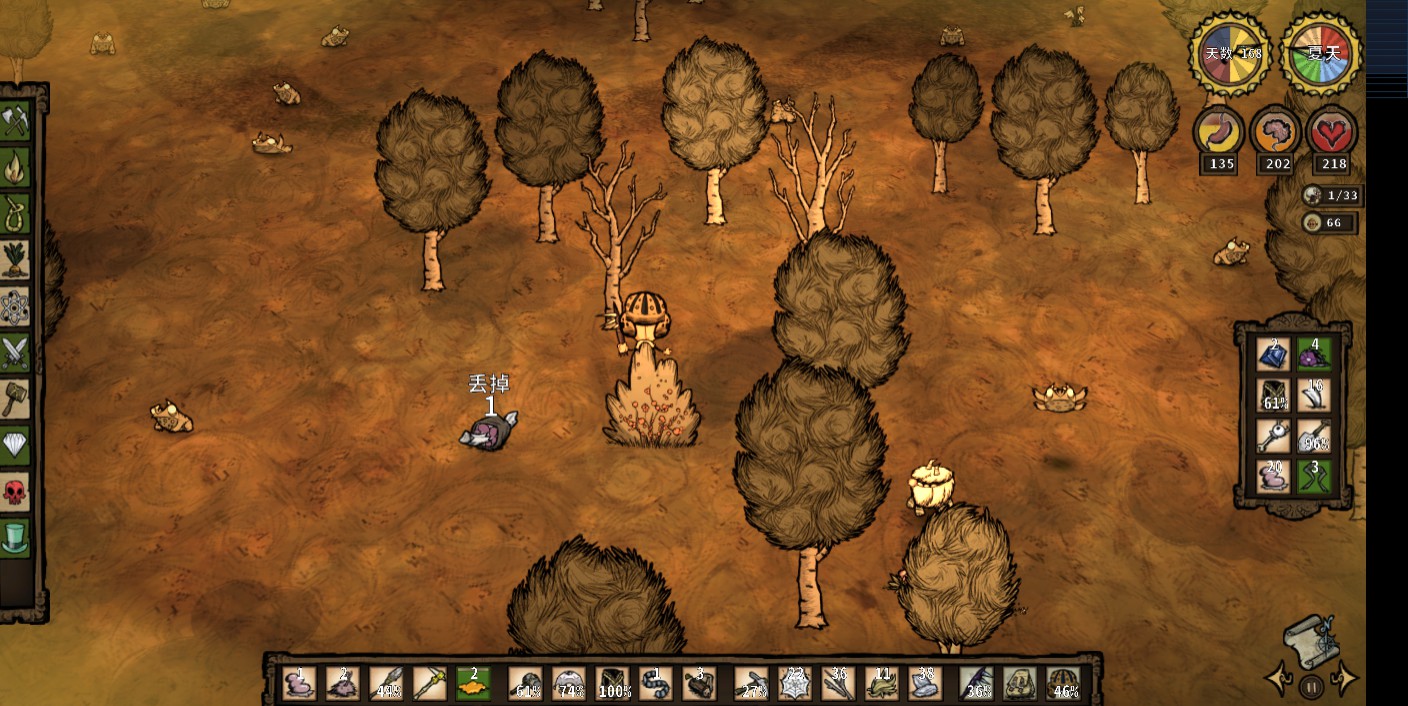Viewport: 1408px width, 706px height.
Task: Open the Fight crossed-swords tab
Action: coord(15,352)
